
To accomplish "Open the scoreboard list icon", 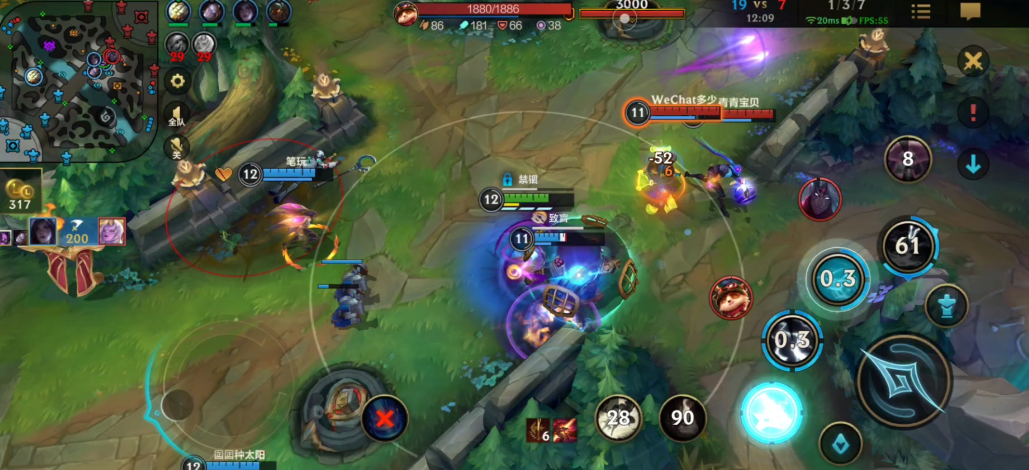I will [x=921, y=12].
